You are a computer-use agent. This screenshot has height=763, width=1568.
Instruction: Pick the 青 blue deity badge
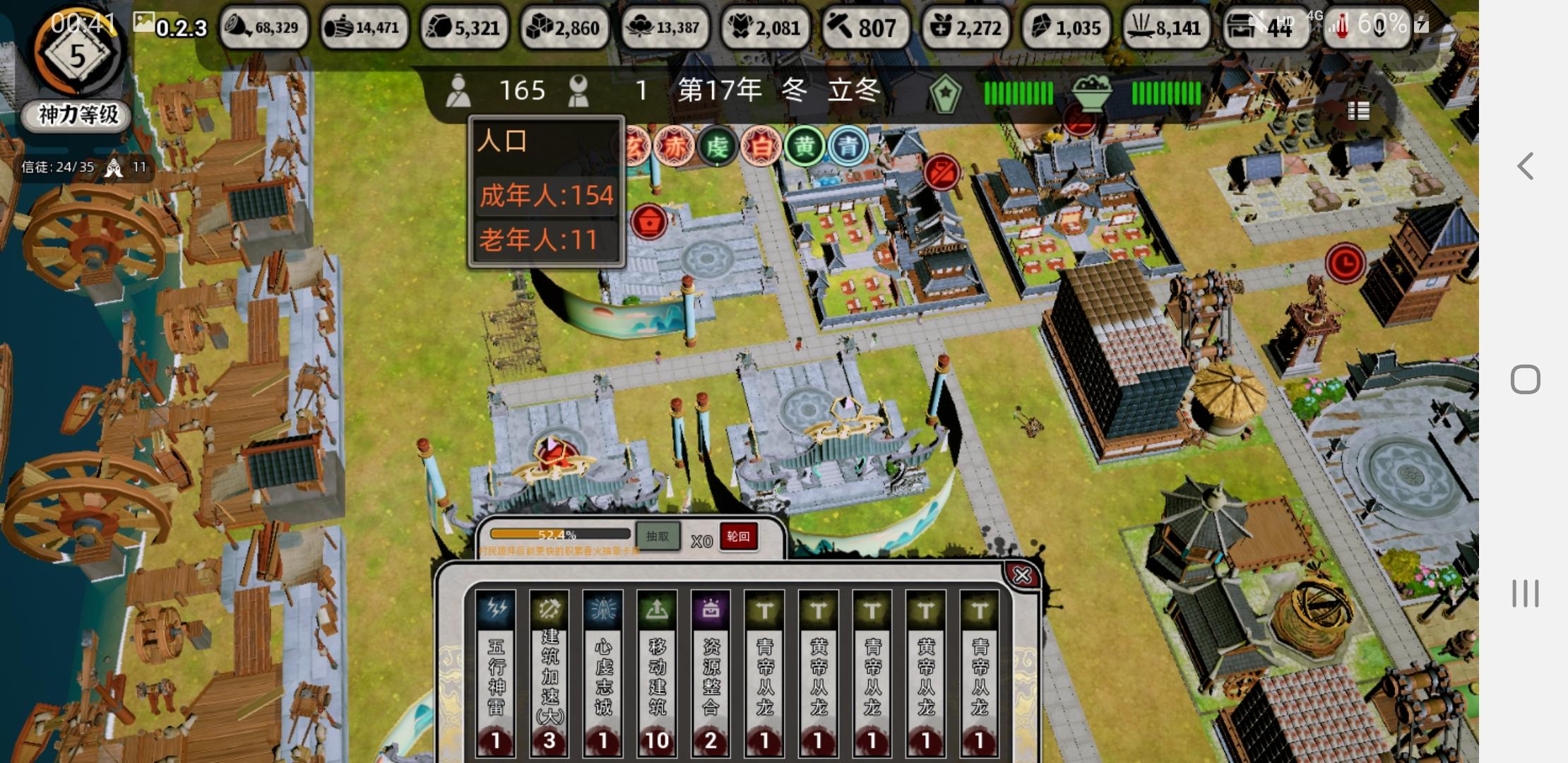(848, 147)
